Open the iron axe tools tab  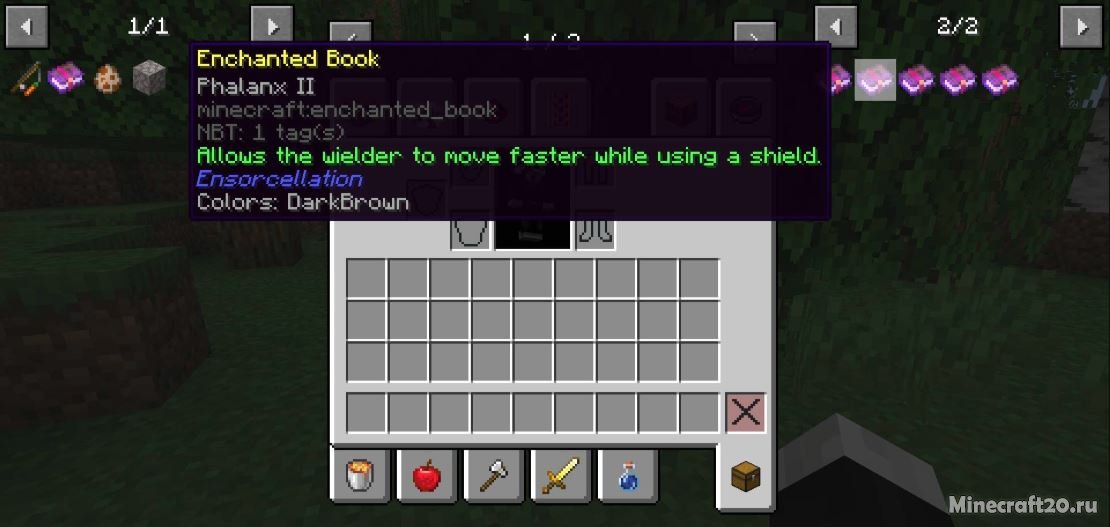493,476
